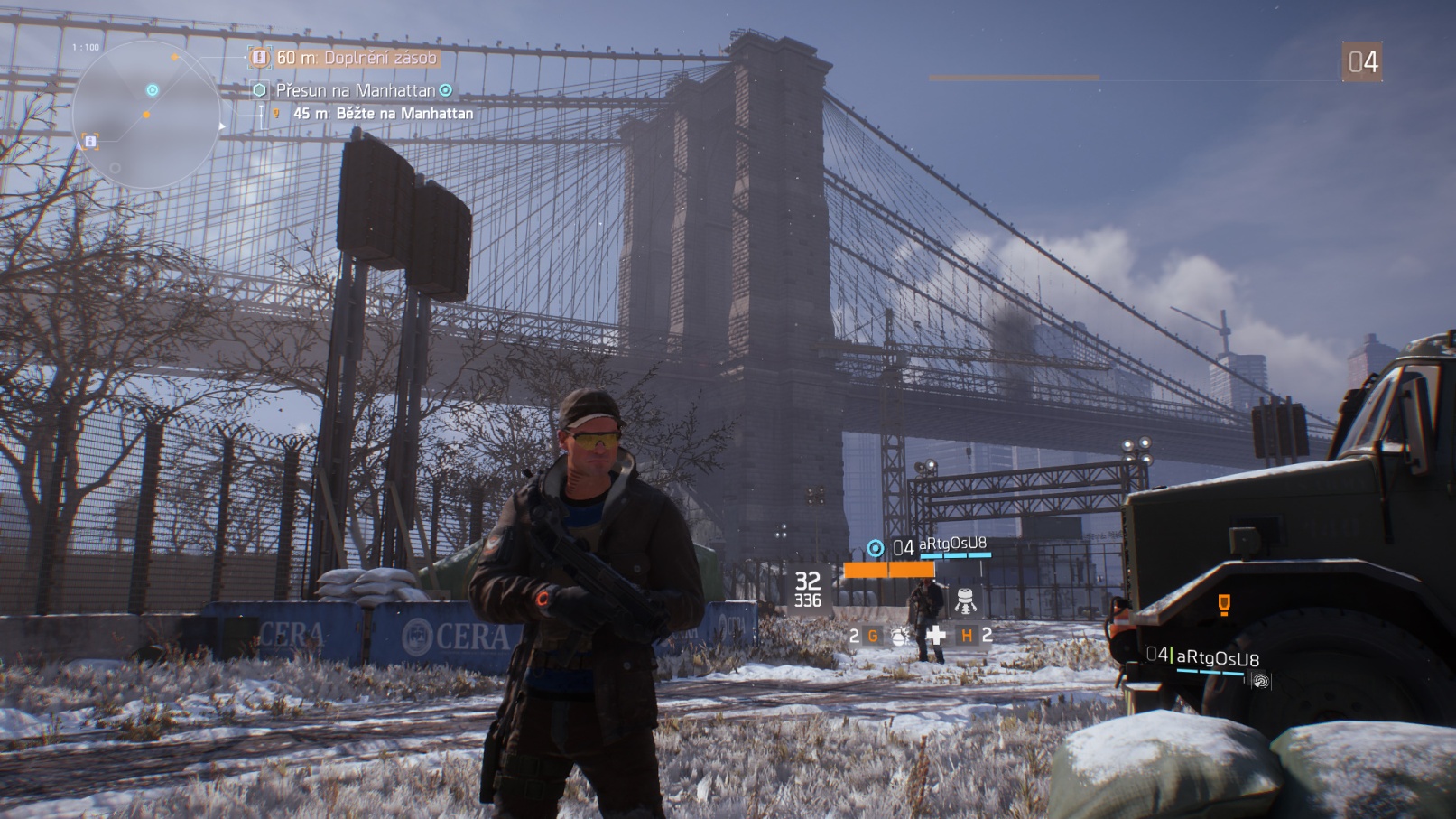Use the medkit cross icon
Screen dimensions: 1456x819
(936, 635)
